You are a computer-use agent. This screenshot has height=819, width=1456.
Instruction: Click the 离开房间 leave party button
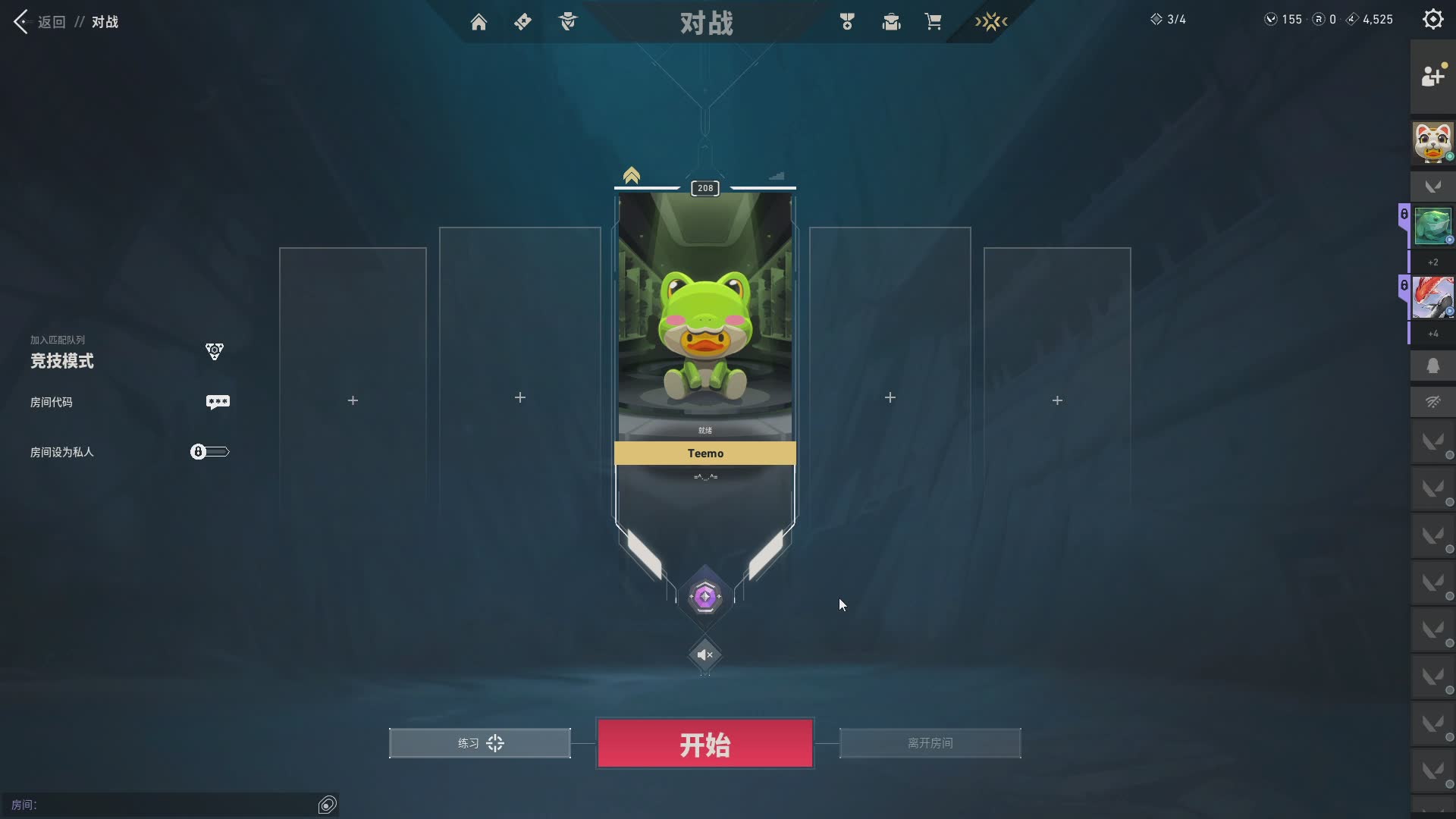point(930,743)
